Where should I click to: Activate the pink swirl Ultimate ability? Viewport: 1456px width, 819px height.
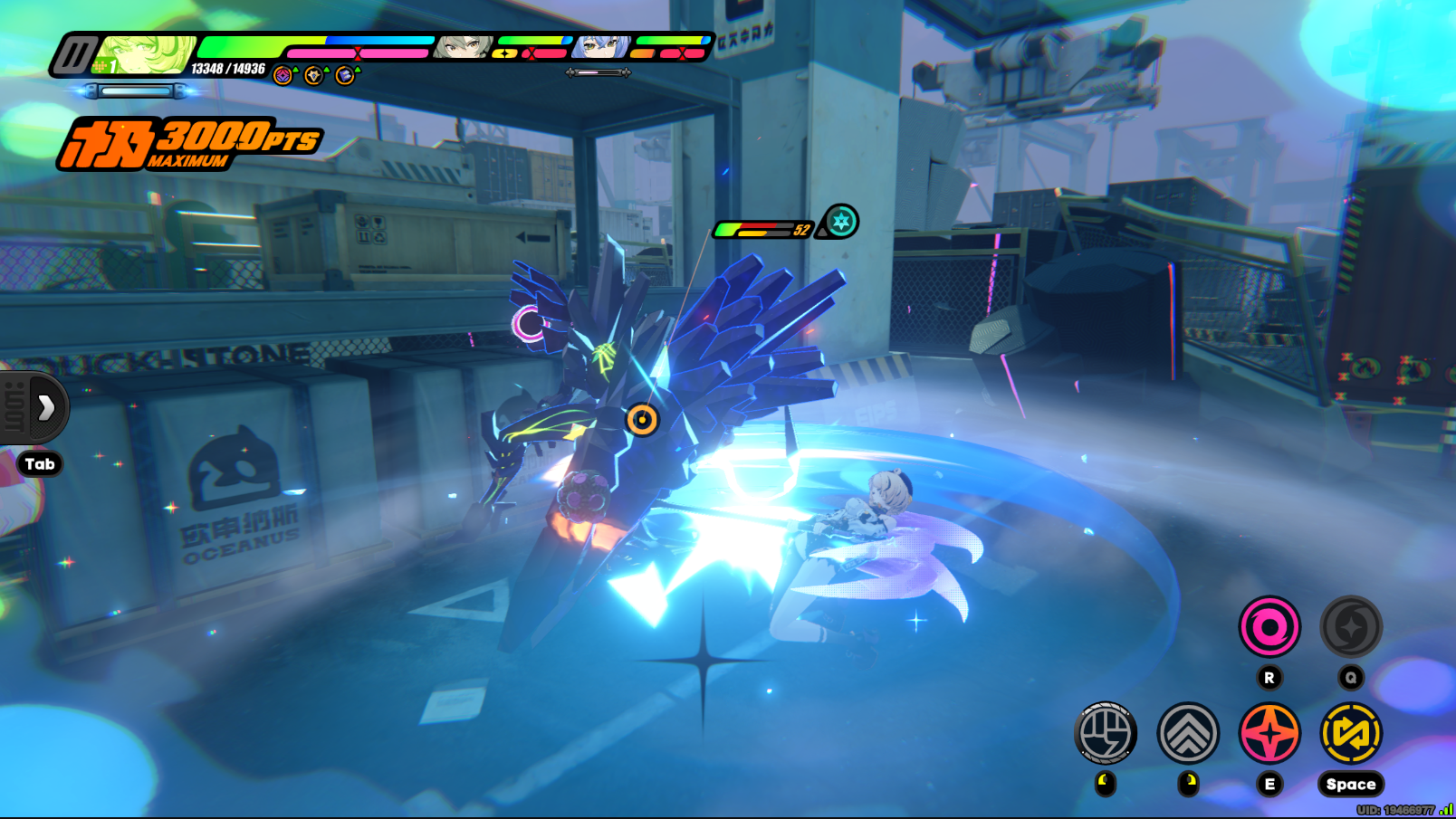point(1269,626)
